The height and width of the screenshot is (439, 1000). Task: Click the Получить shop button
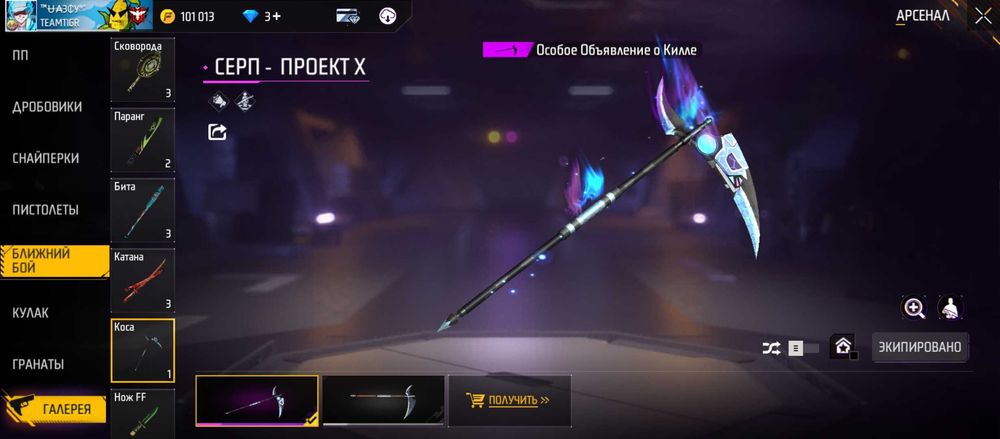click(509, 401)
